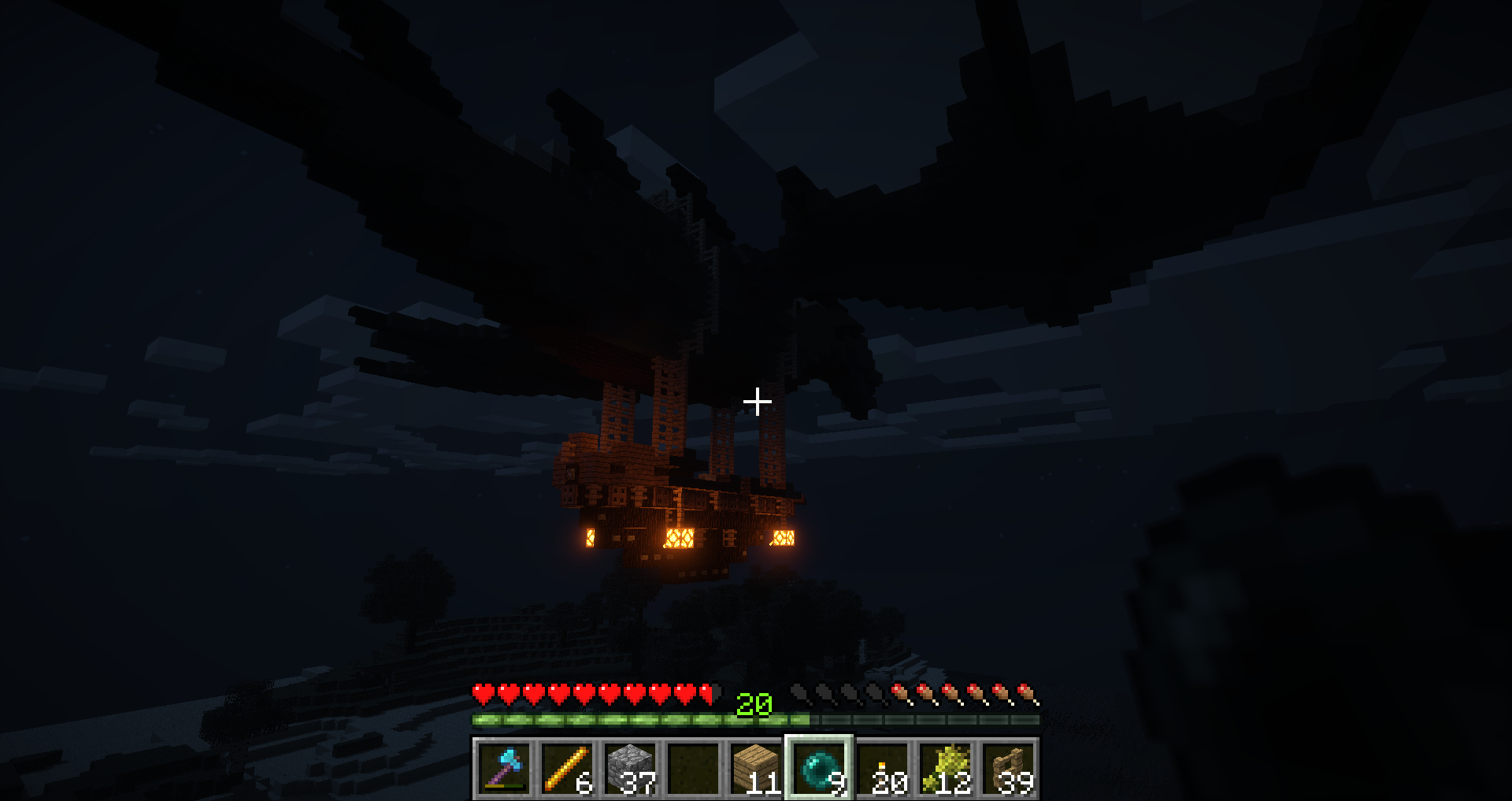Select the wheat stack of 12
The image size is (1512, 801).
(944, 768)
